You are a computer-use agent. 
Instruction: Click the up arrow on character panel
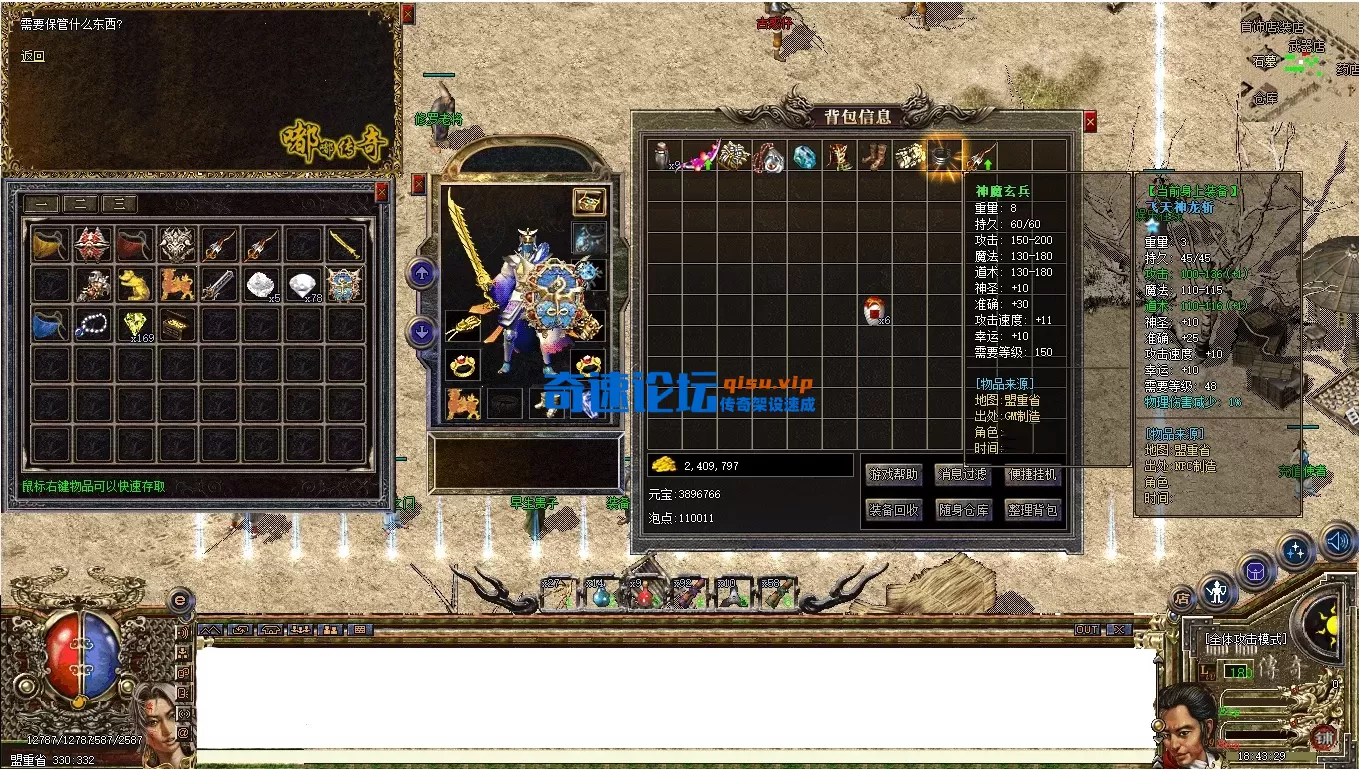[x=422, y=273]
